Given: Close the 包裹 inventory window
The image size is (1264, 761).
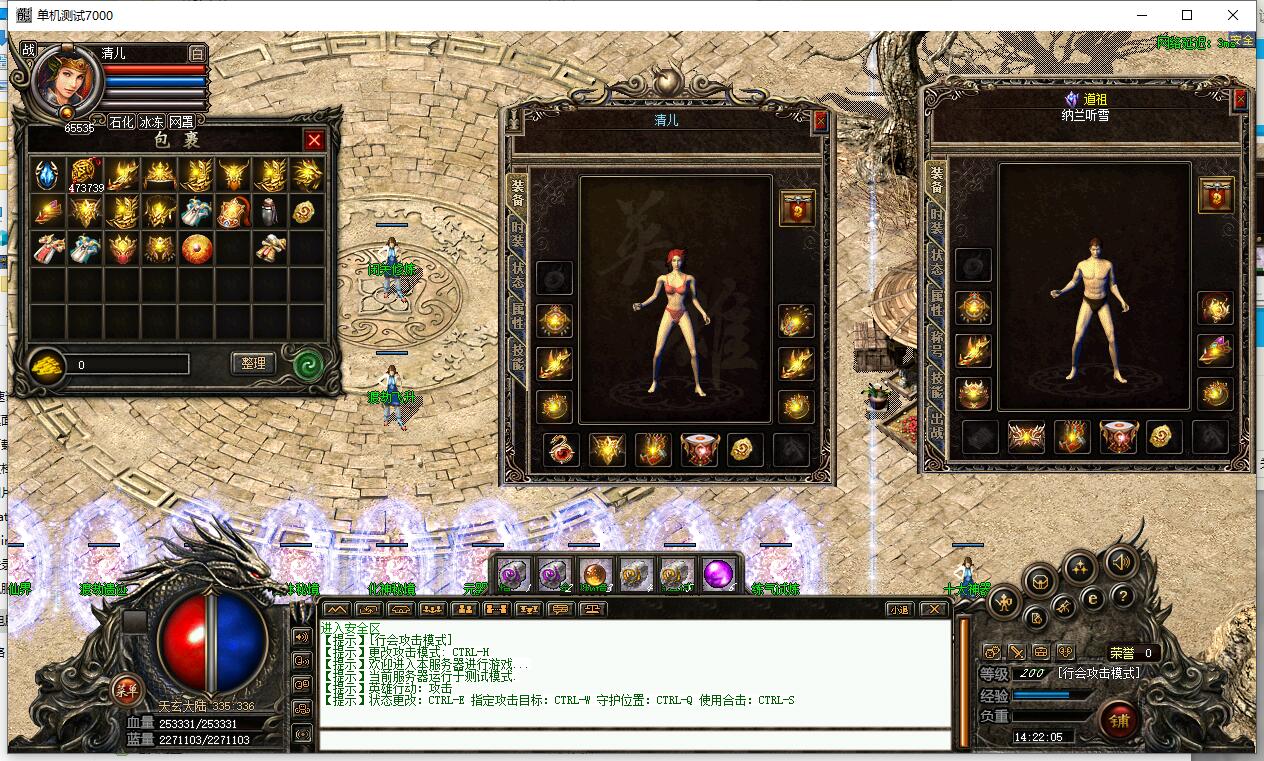Looking at the screenshot, I should click(314, 140).
